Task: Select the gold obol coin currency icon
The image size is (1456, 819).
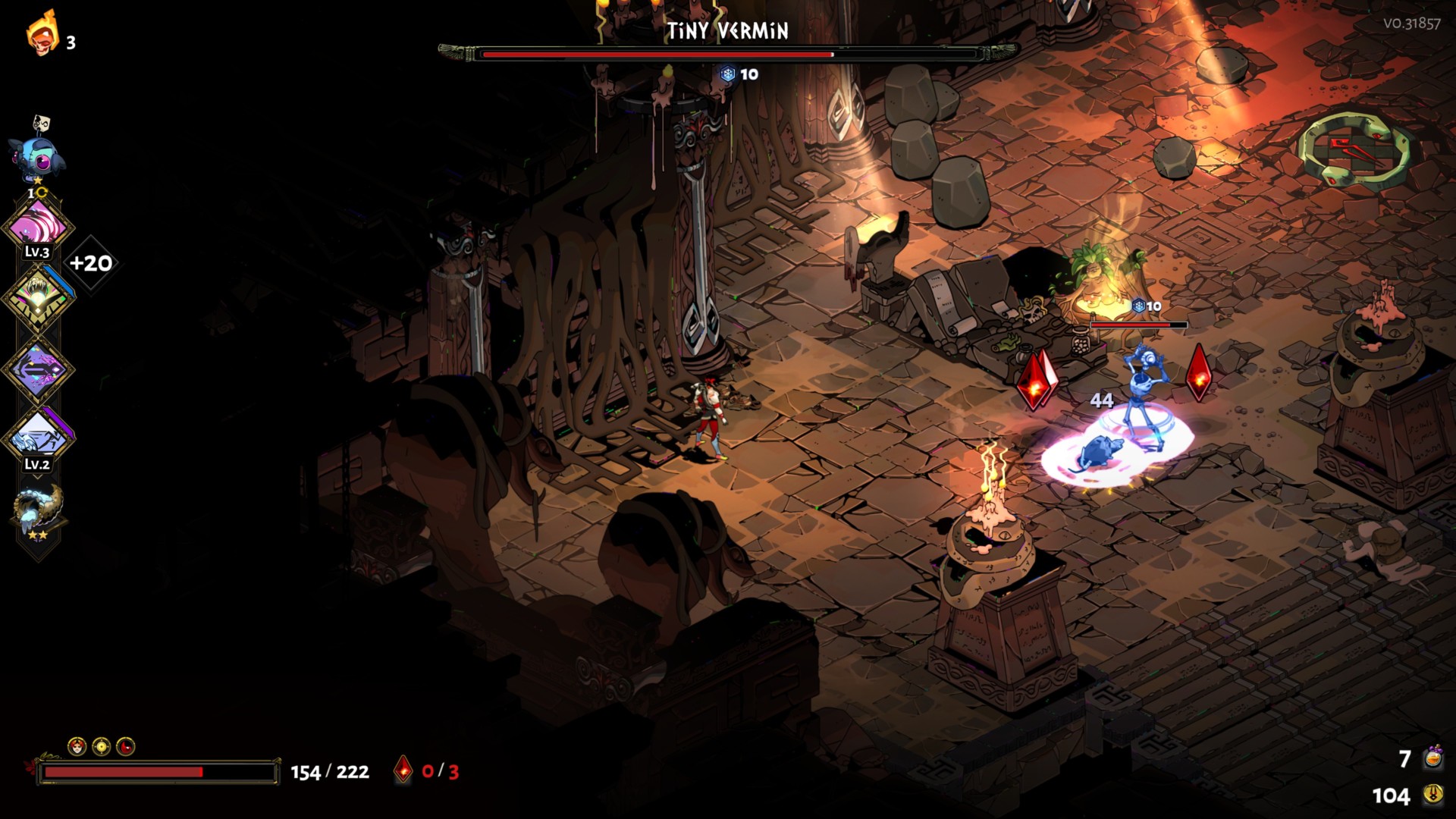Action: click(1432, 795)
